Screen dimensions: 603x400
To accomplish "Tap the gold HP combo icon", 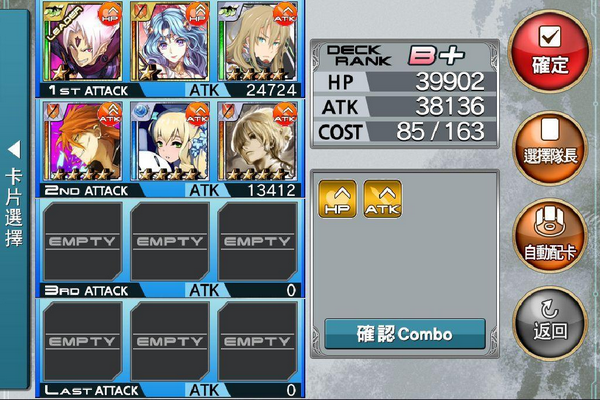I will click(x=337, y=198).
